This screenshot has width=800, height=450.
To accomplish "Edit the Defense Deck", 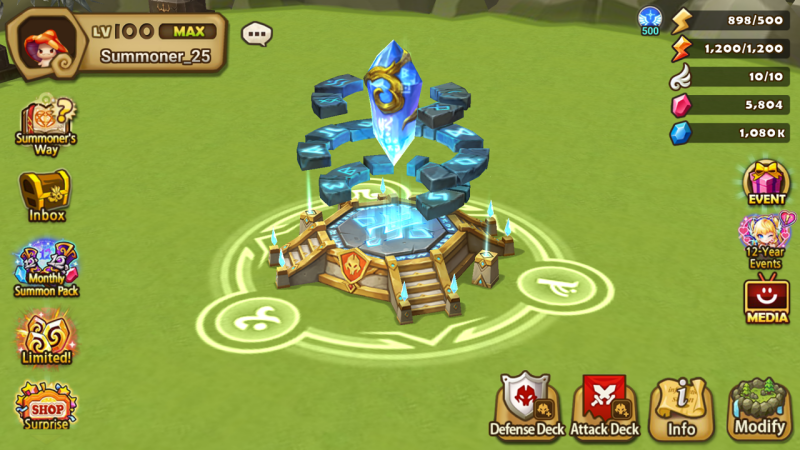I will 527,405.
